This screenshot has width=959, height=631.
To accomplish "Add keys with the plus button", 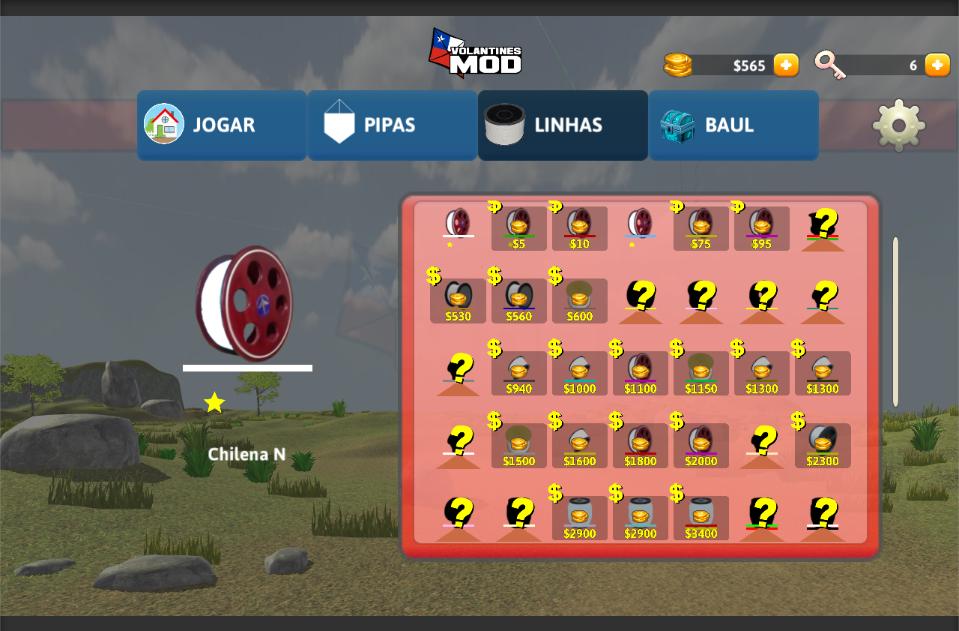I will coord(937,65).
